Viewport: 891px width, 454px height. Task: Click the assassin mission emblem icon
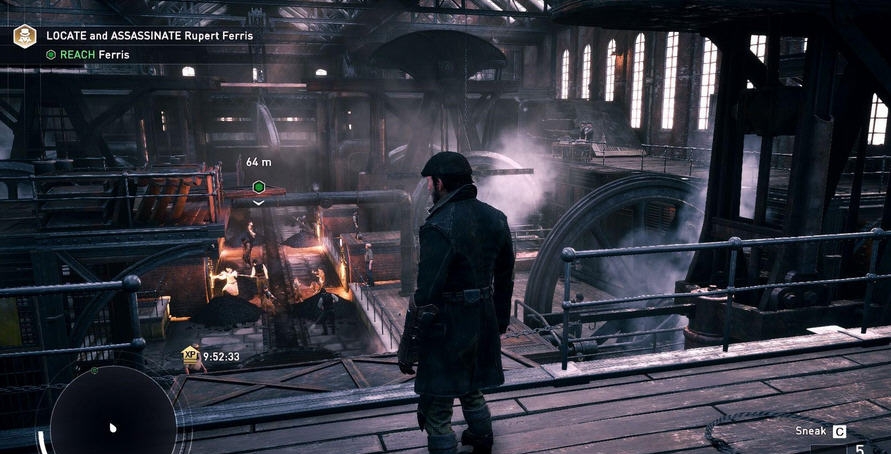pyautogui.click(x=24, y=37)
